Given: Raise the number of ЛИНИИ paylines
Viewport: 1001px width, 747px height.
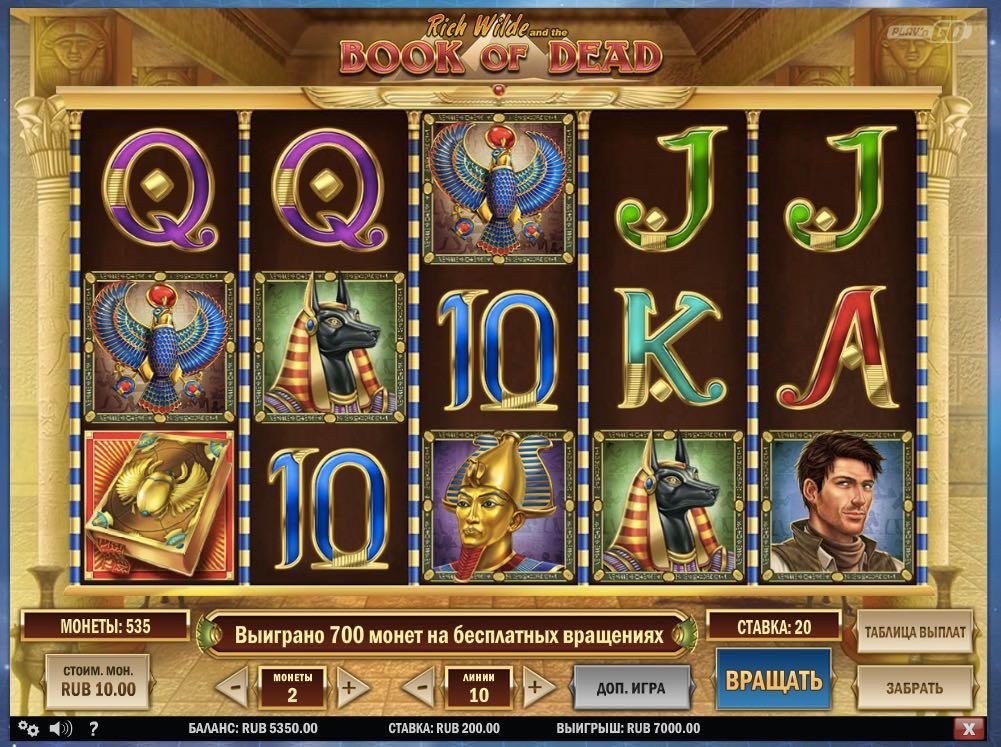Looking at the screenshot, I should pyautogui.click(x=536, y=688).
